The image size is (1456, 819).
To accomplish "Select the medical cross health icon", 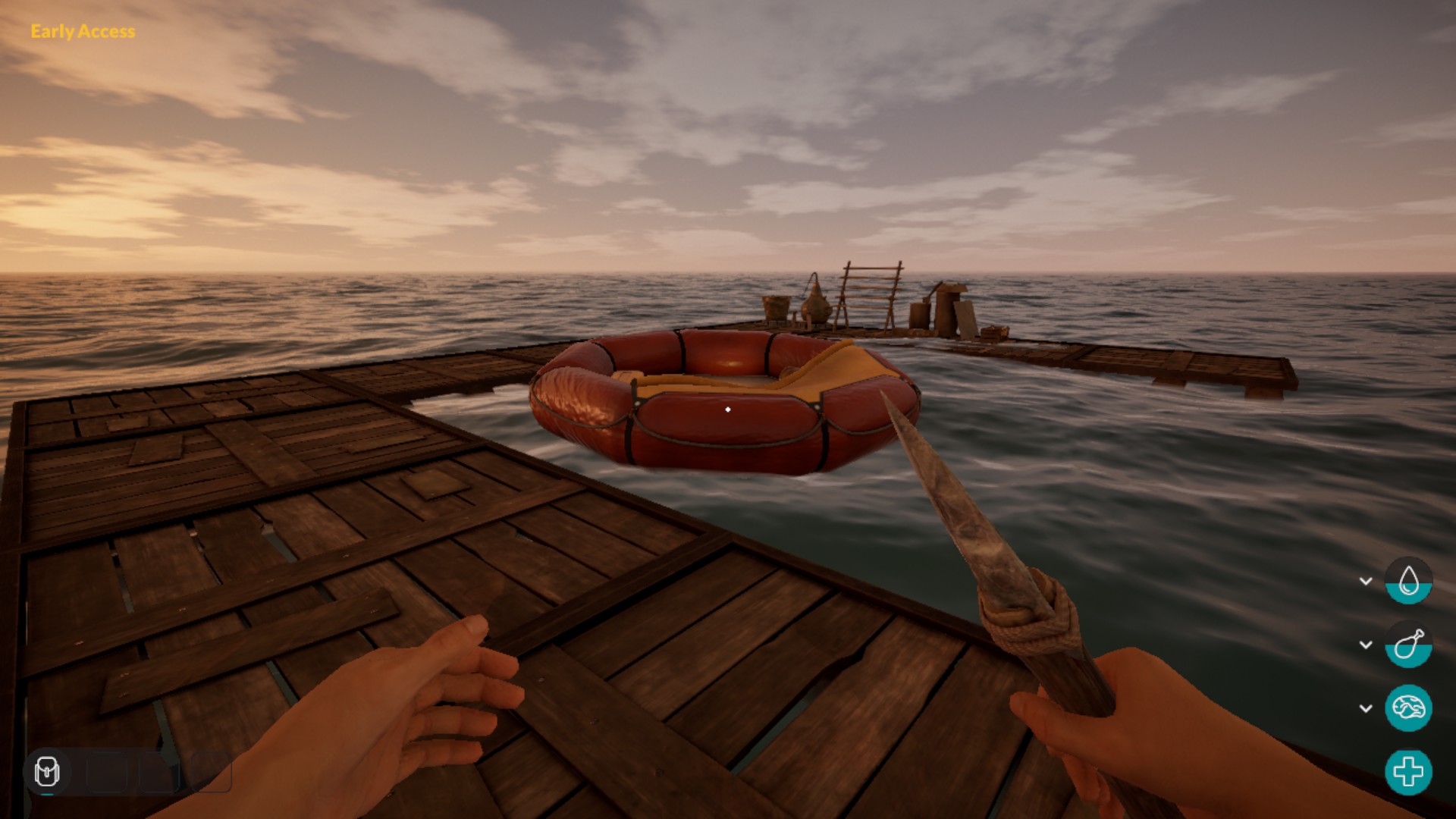I will [1408, 772].
